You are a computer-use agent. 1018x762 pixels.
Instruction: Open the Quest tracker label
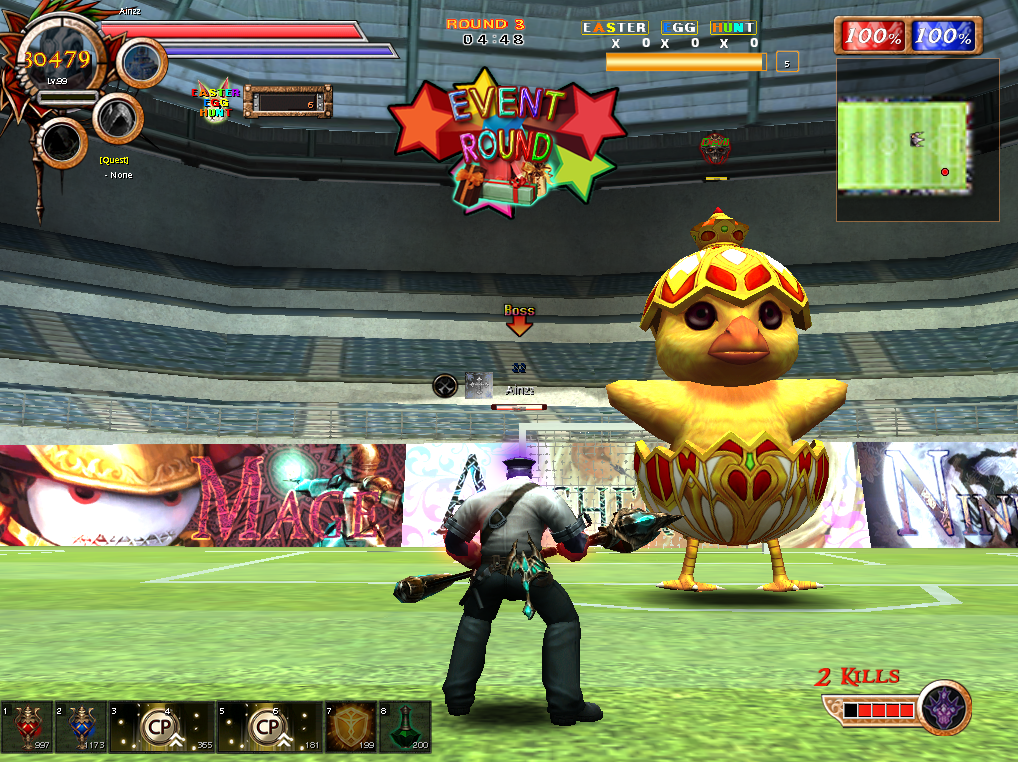click(113, 160)
